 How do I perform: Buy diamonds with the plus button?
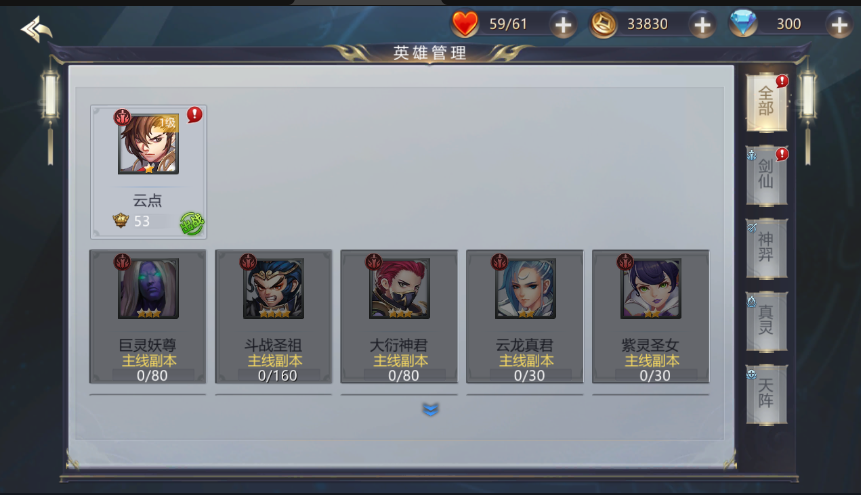click(838, 25)
